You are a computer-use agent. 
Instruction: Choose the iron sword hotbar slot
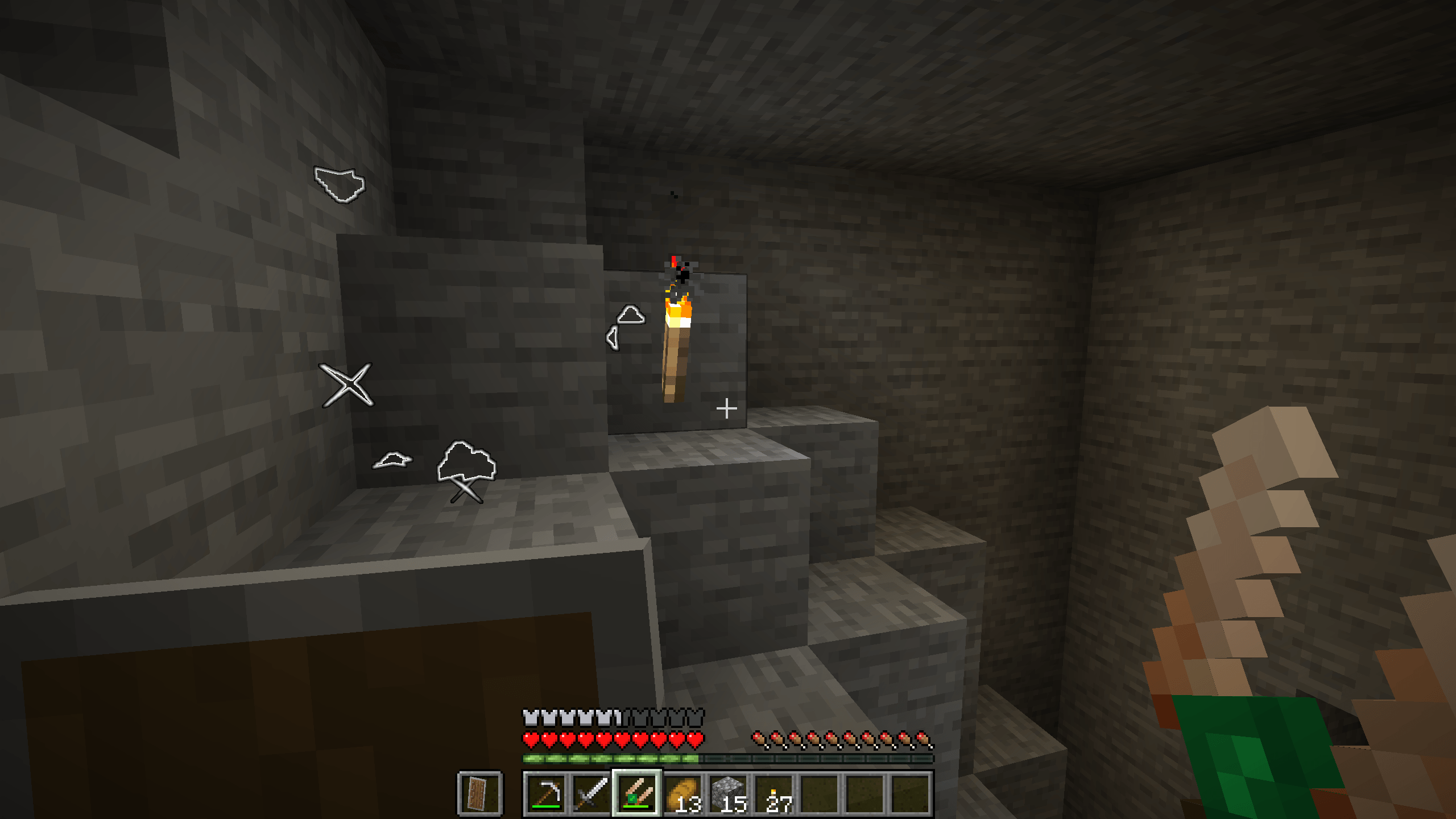pyautogui.click(x=591, y=793)
